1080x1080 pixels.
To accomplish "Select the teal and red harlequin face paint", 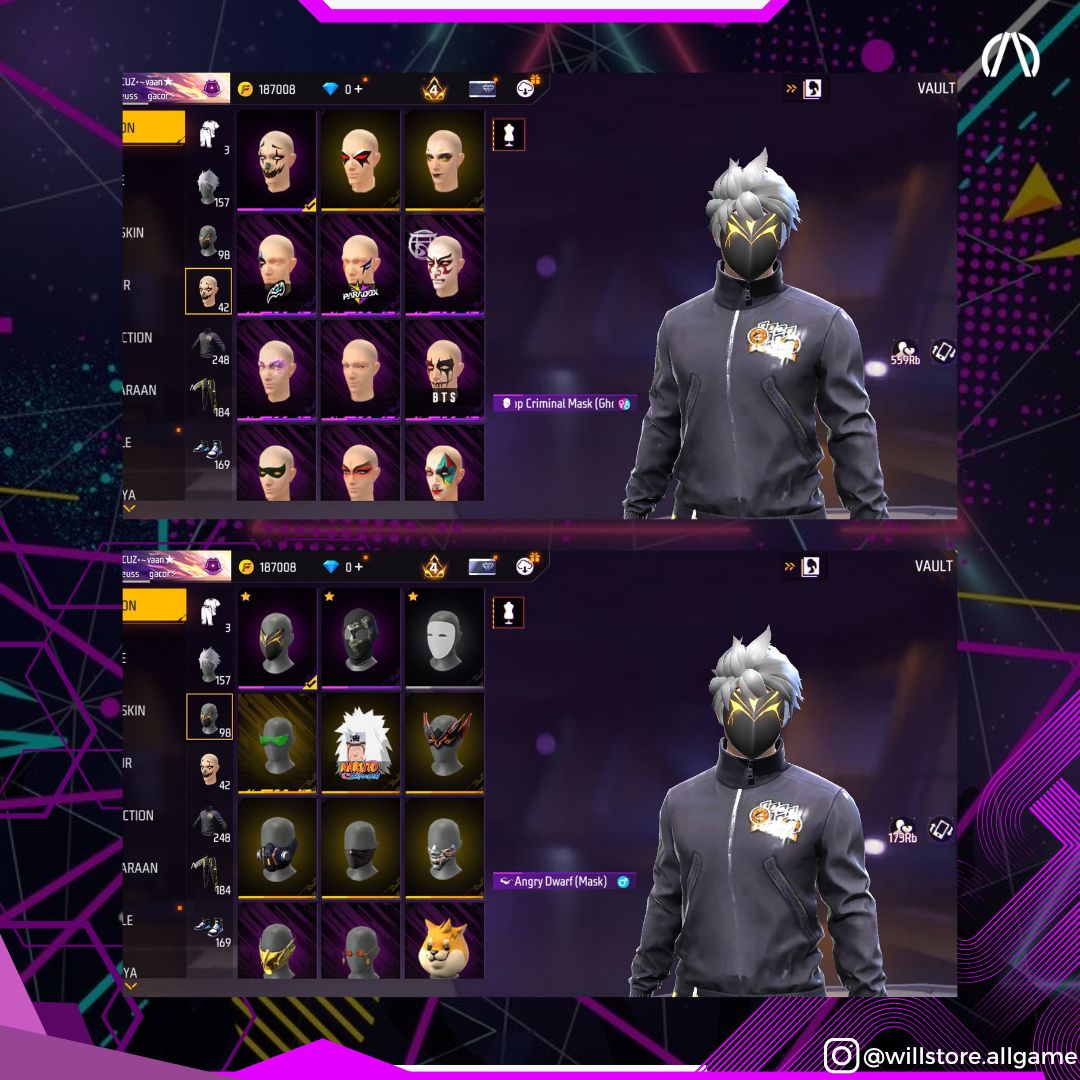I will pos(444,464).
